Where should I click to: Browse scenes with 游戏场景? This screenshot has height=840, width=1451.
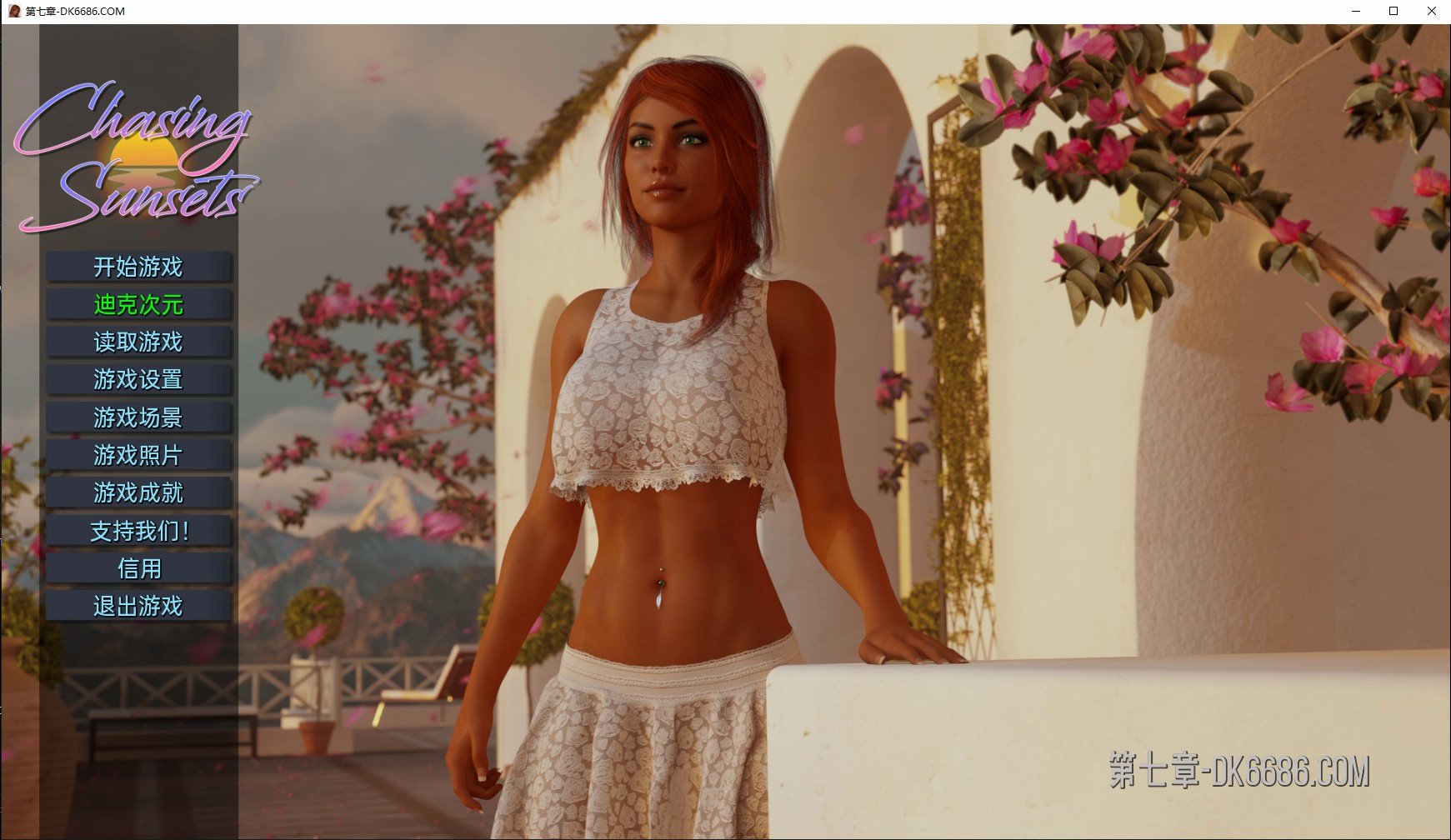tap(138, 417)
